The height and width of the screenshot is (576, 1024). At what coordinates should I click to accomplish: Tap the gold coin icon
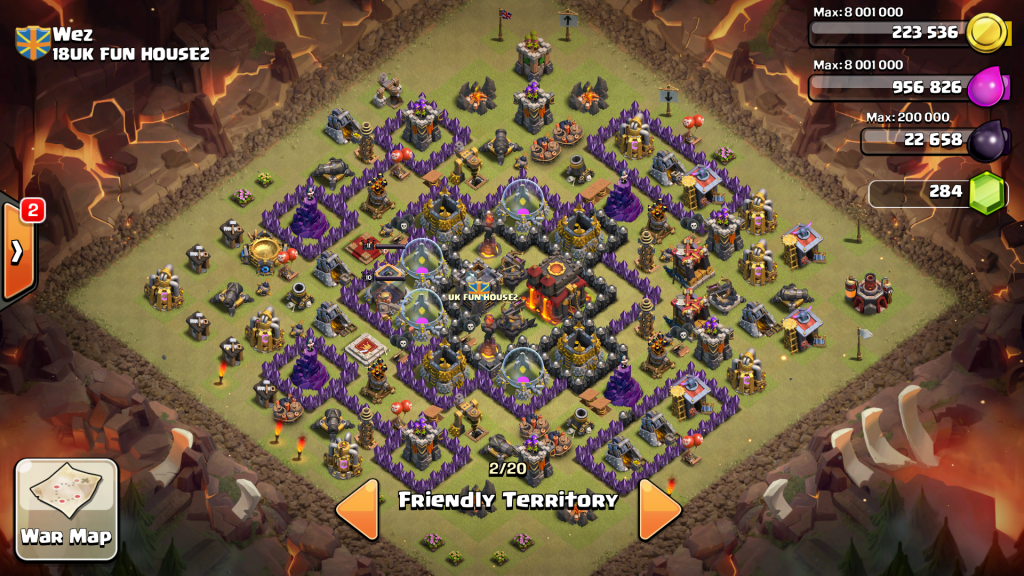(x=987, y=32)
